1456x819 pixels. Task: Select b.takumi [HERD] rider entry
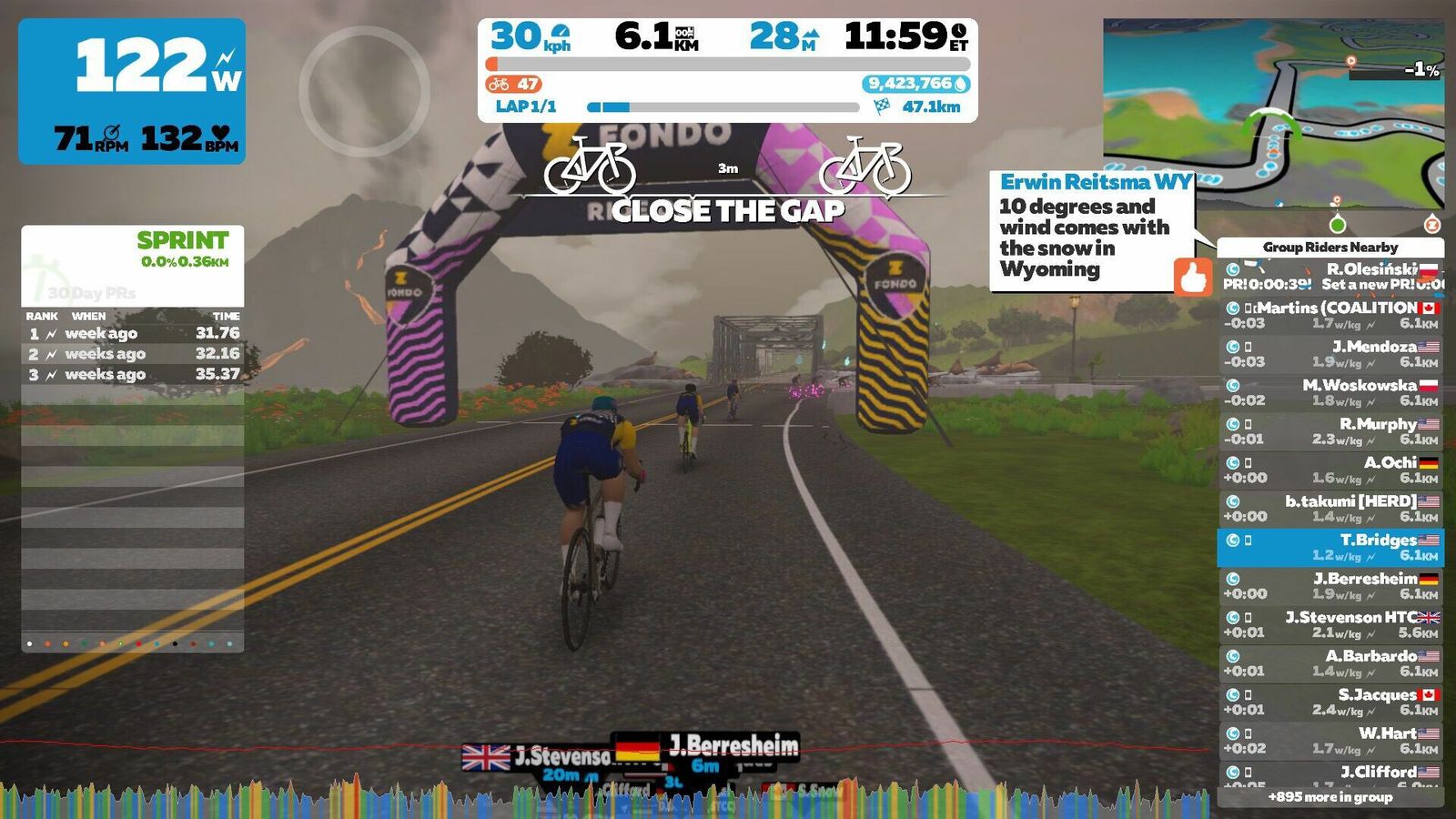[1330, 509]
